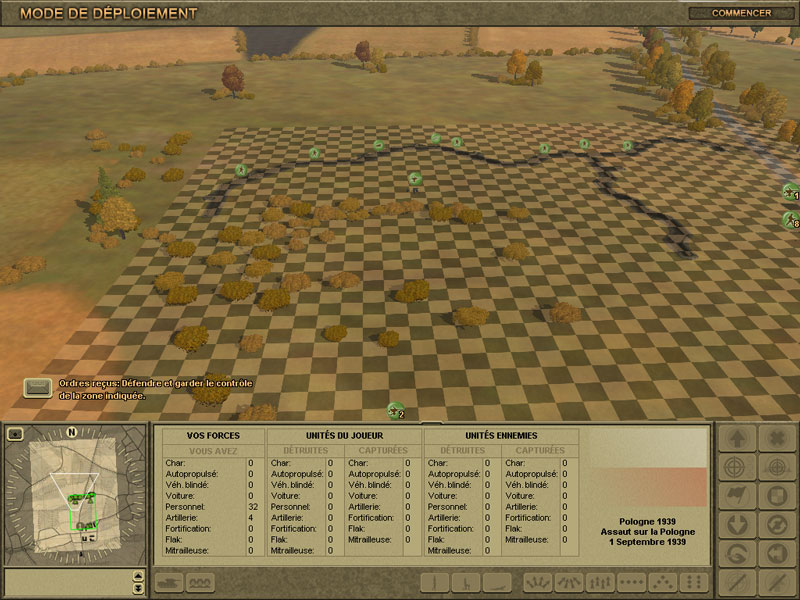
Task: Toggle the minimap mode button in its corner
Action: [15, 434]
